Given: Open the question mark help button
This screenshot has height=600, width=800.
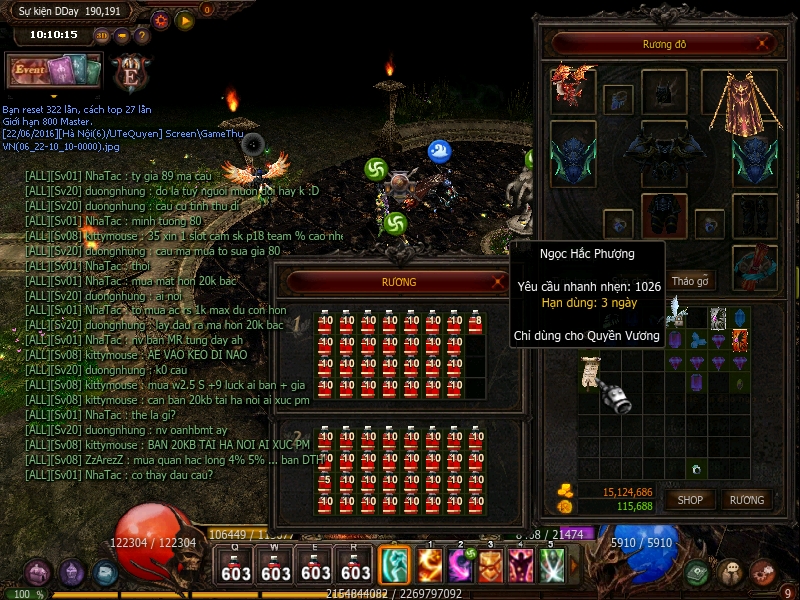Looking at the screenshot, I should (142, 36).
